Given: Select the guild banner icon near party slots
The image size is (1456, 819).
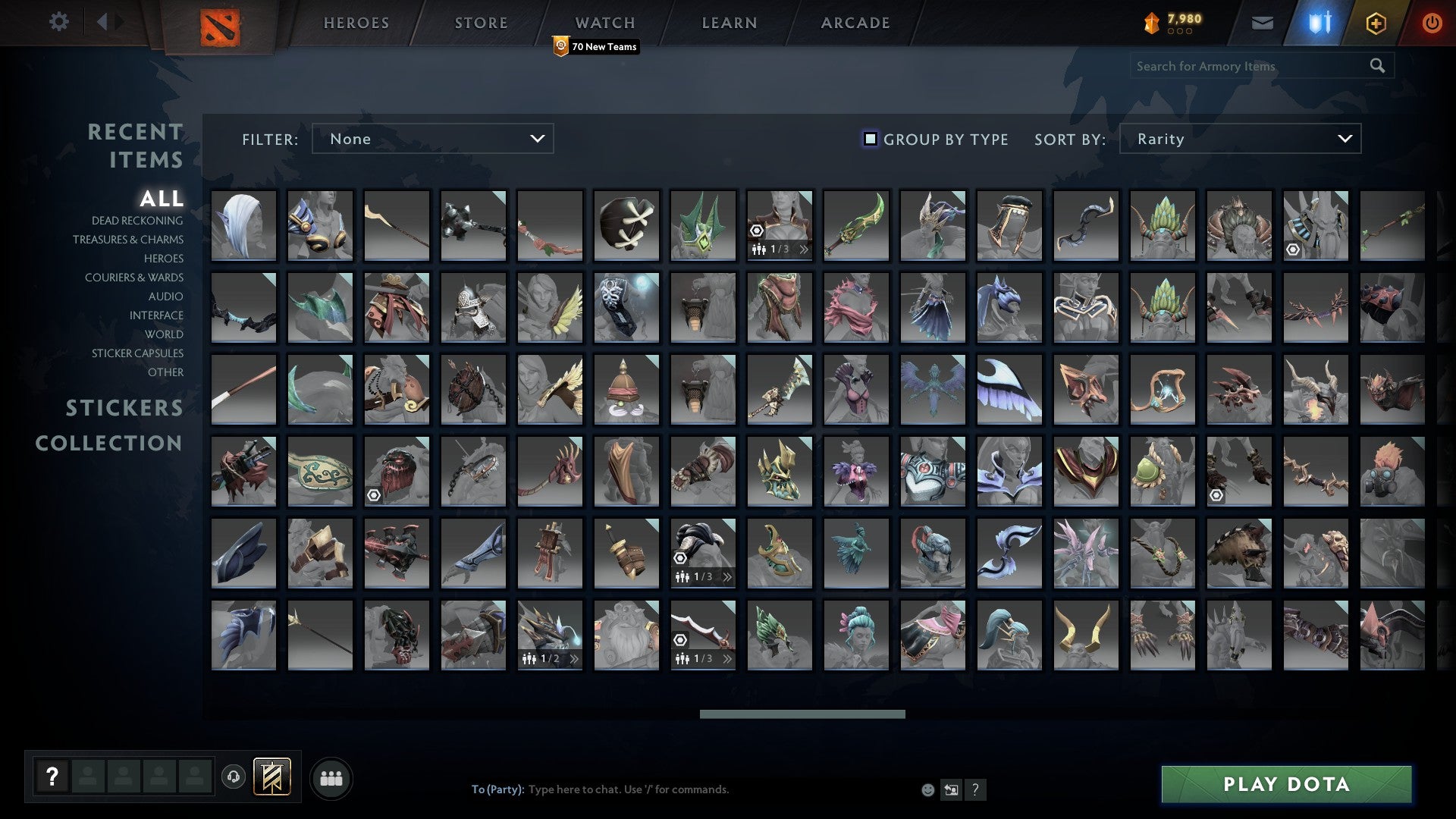Looking at the screenshot, I should coord(271,777).
